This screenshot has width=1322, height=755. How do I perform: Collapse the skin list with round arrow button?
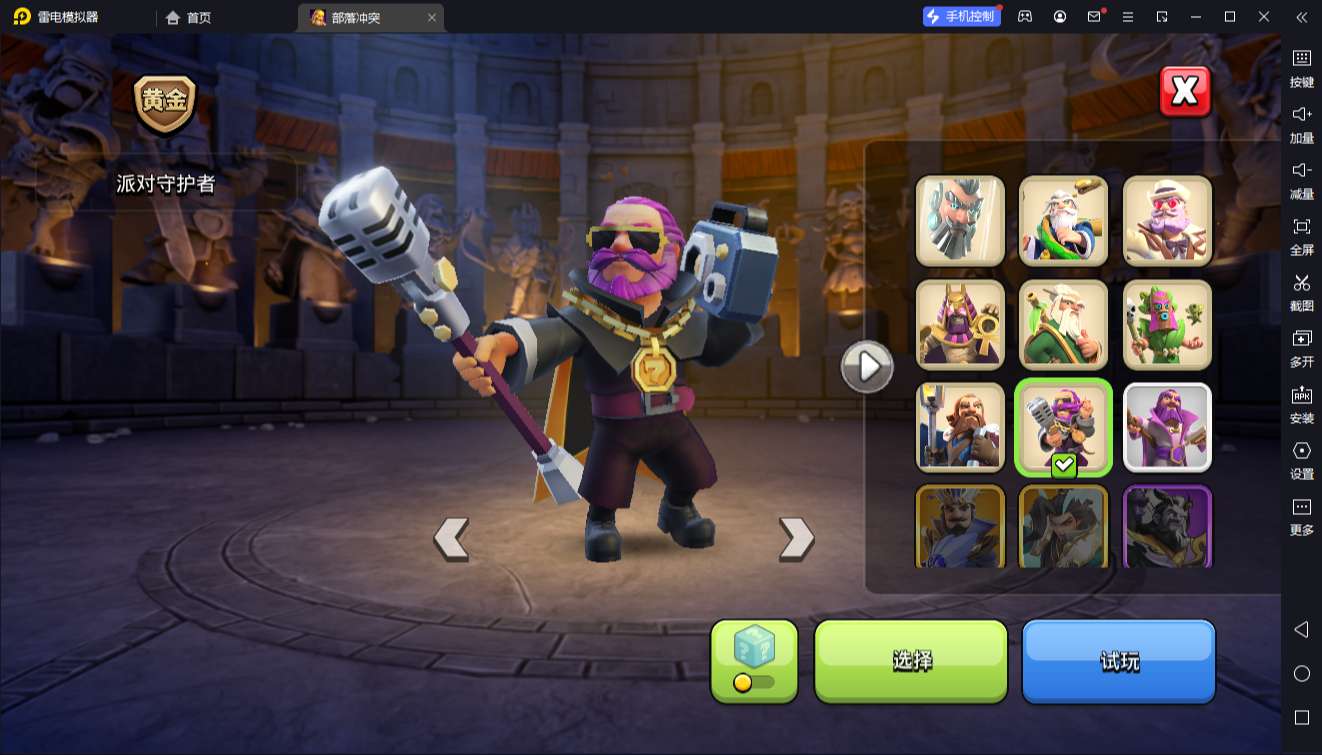pos(866,367)
